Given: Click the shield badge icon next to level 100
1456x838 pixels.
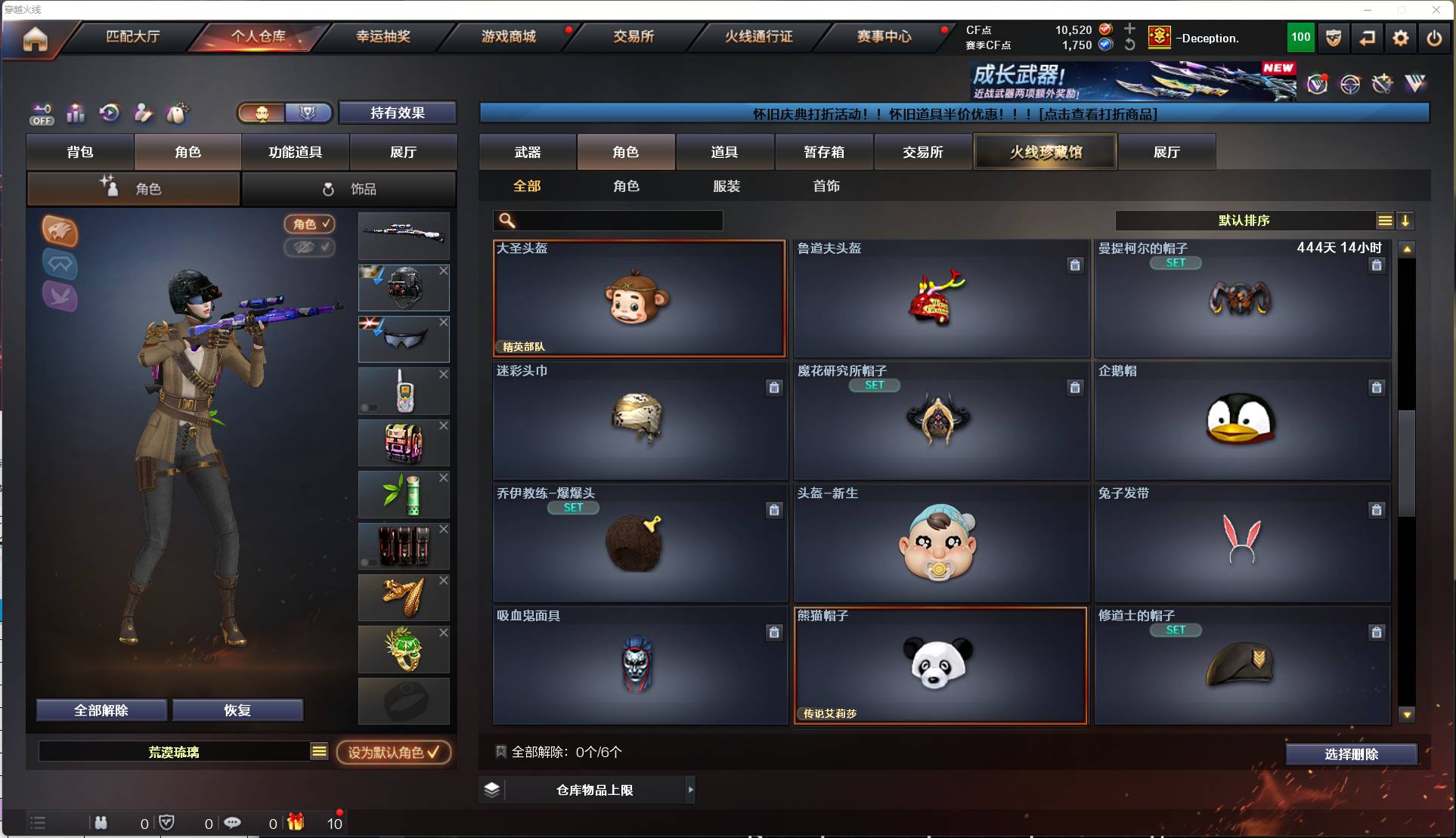Looking at the screenshot, I should pyautogui.click(x=1333, y=38).
